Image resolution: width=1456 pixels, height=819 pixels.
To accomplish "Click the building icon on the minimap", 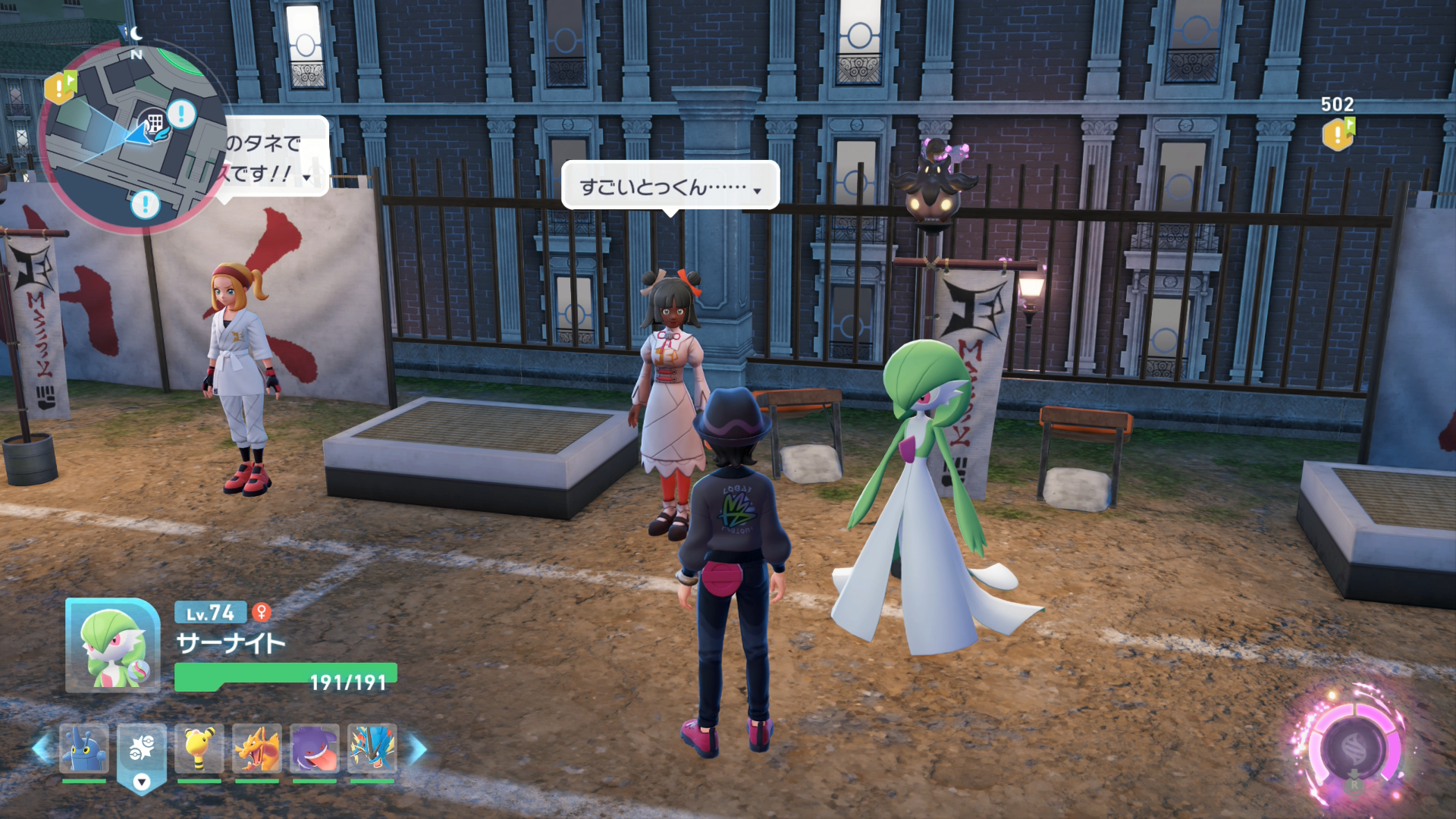I will tap(154, 123).
